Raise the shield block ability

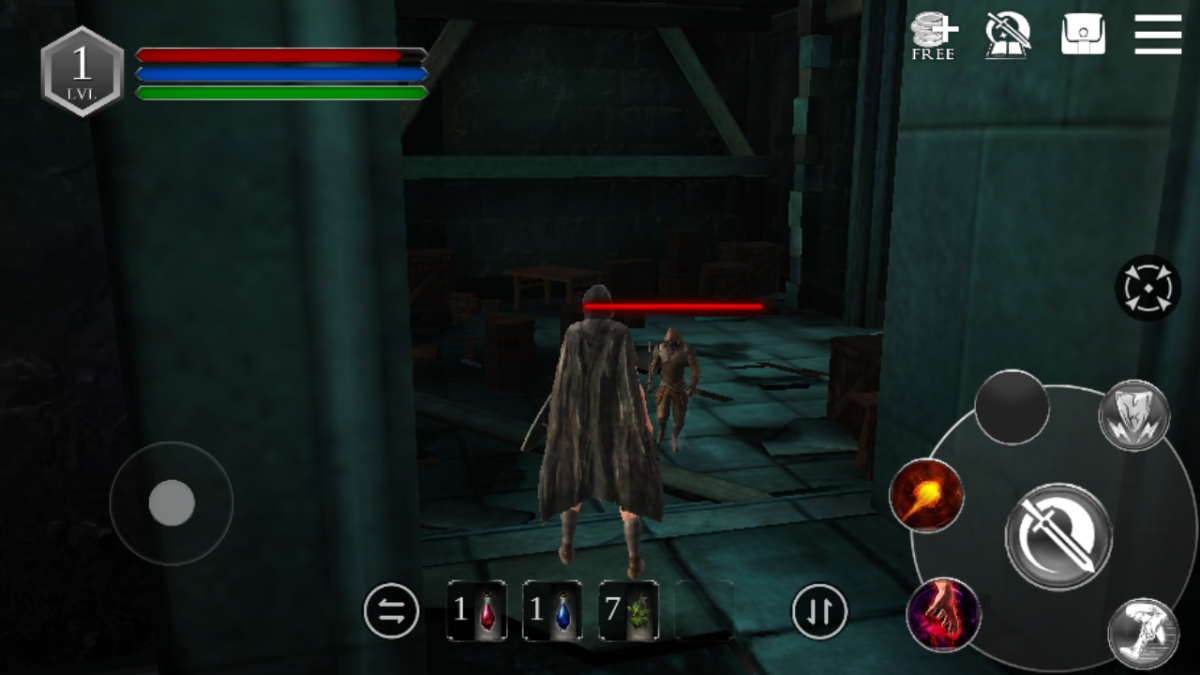[x=1134, y=415]
